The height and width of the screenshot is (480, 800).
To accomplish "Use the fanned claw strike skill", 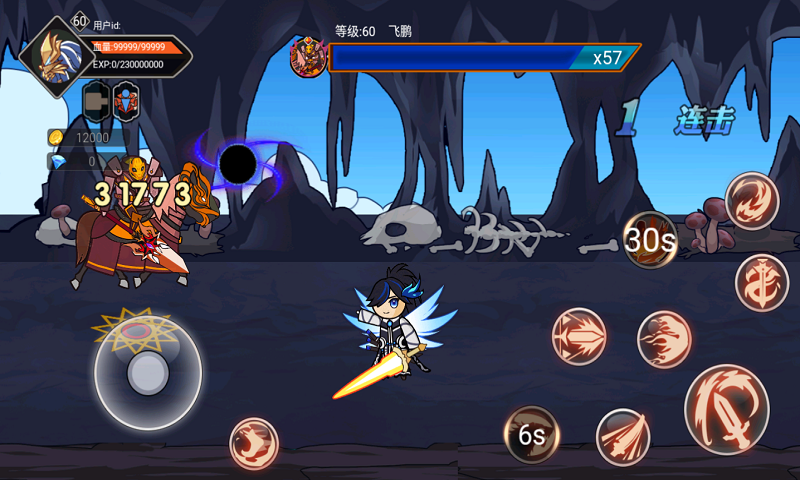I will 623,437.
